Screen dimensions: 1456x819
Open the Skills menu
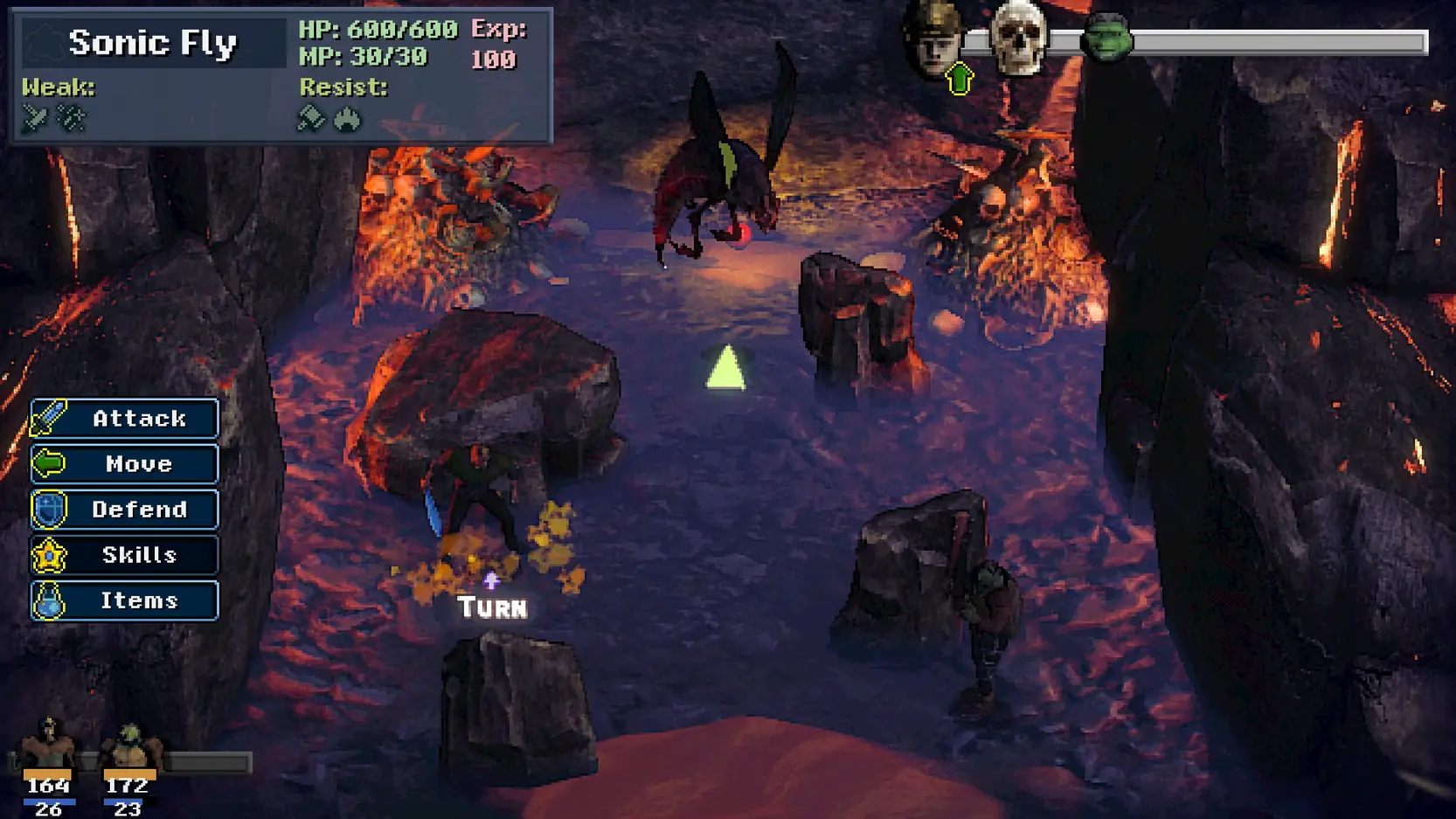pos(124,555)
